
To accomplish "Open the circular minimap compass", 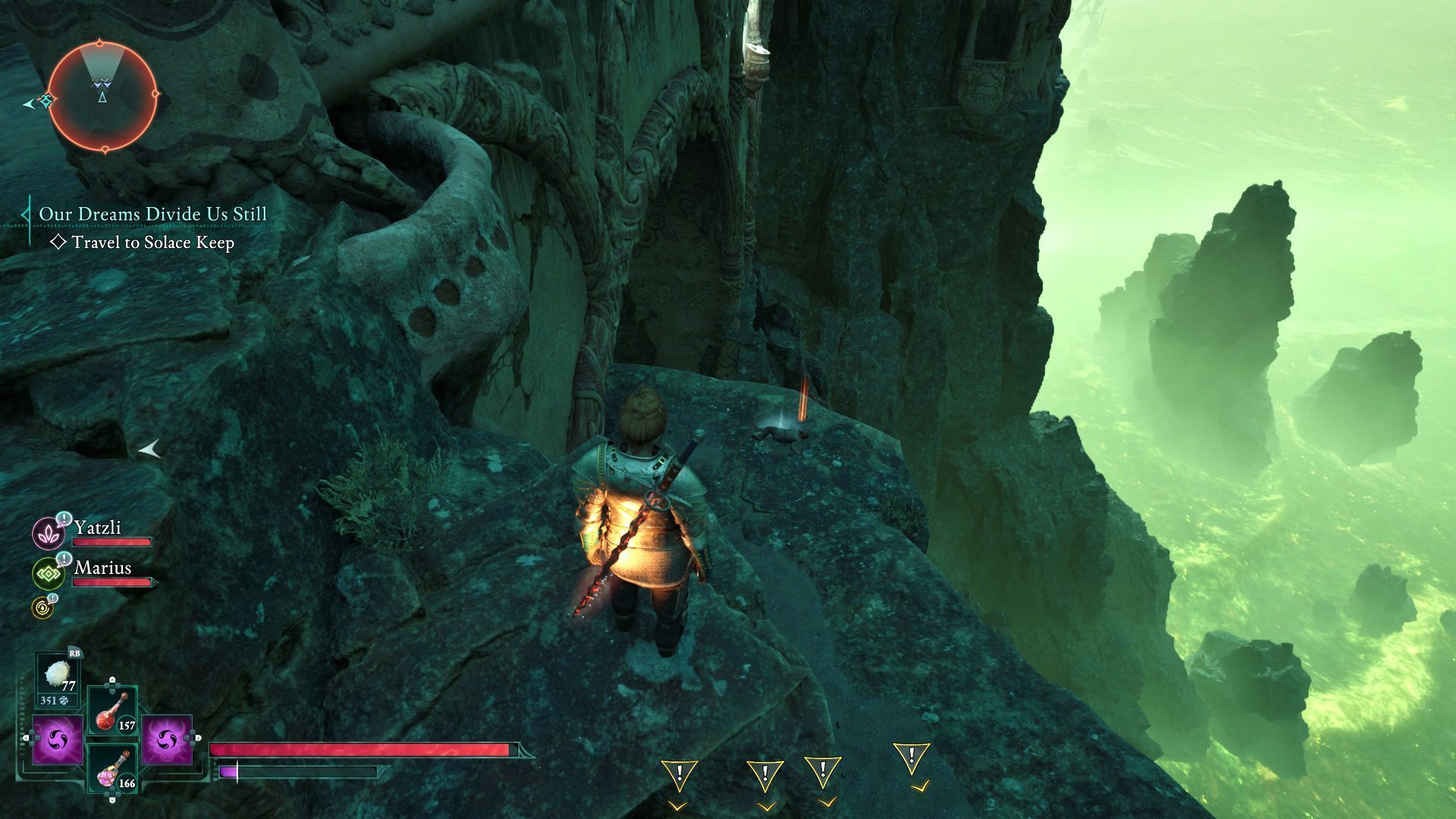I will (102, 96).
